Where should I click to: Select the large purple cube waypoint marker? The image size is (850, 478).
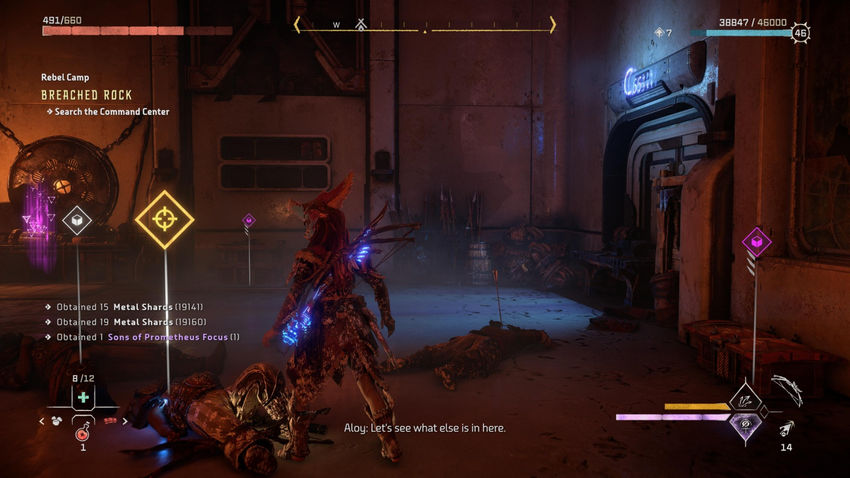tap(756, 241)
